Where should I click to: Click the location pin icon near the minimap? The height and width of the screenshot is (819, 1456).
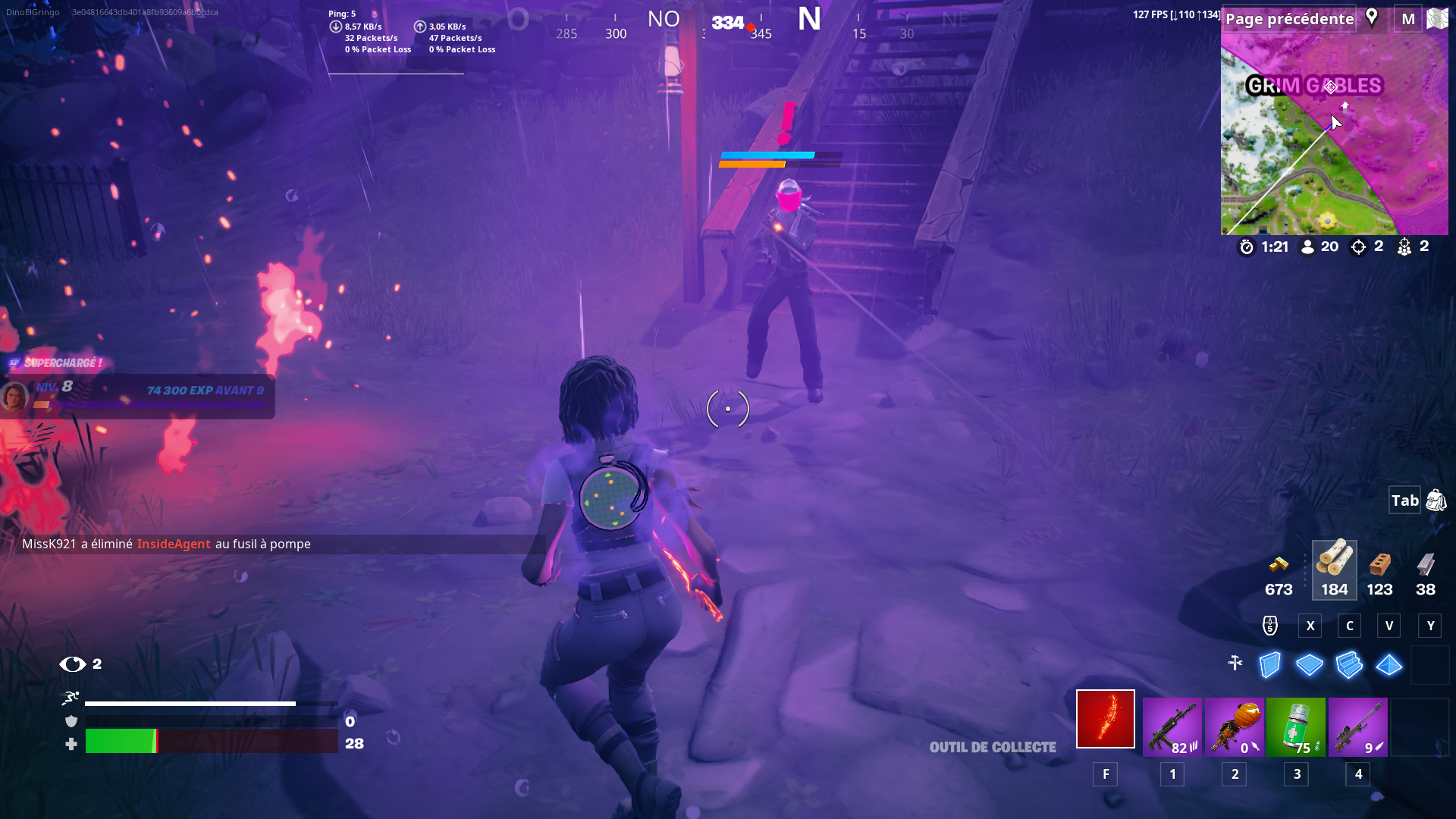(1372, 18)
